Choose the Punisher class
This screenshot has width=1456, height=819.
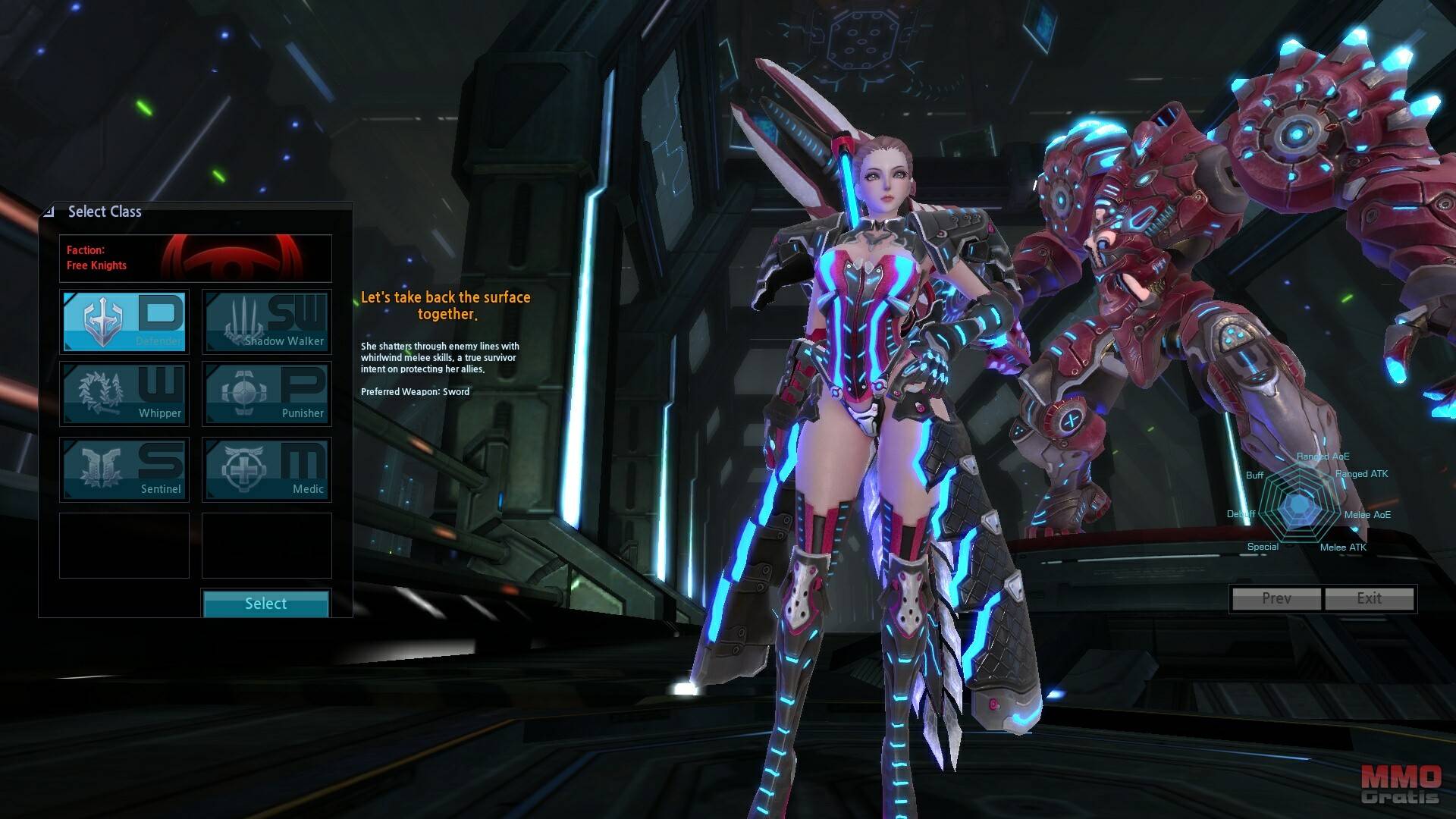click(267, 394)
